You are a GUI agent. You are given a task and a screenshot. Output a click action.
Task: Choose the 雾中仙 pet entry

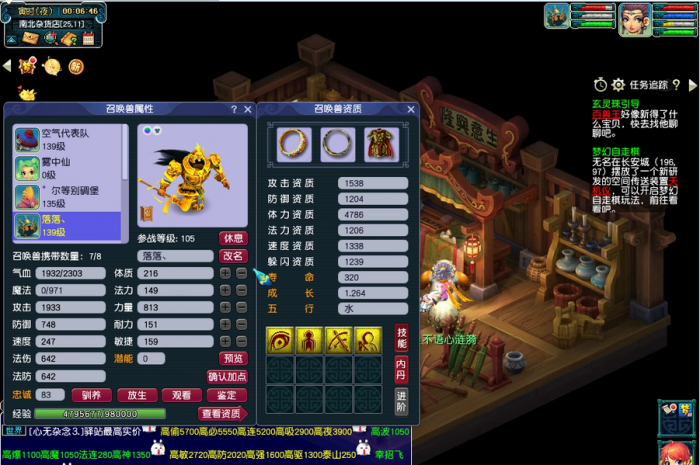click(x=66, y=167)
